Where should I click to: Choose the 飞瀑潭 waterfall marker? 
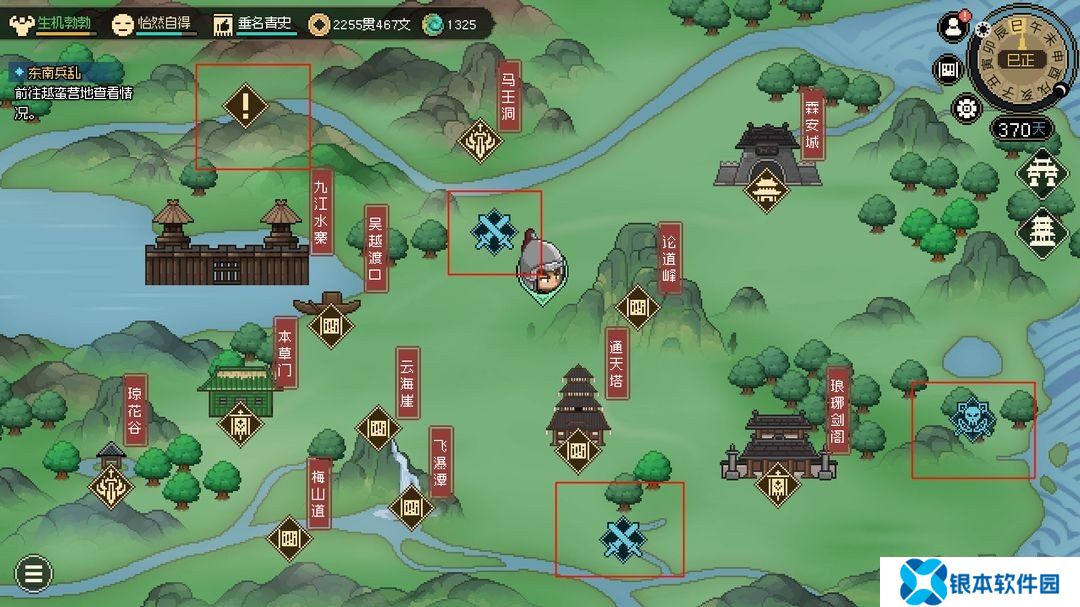click(x=411, y=507)
